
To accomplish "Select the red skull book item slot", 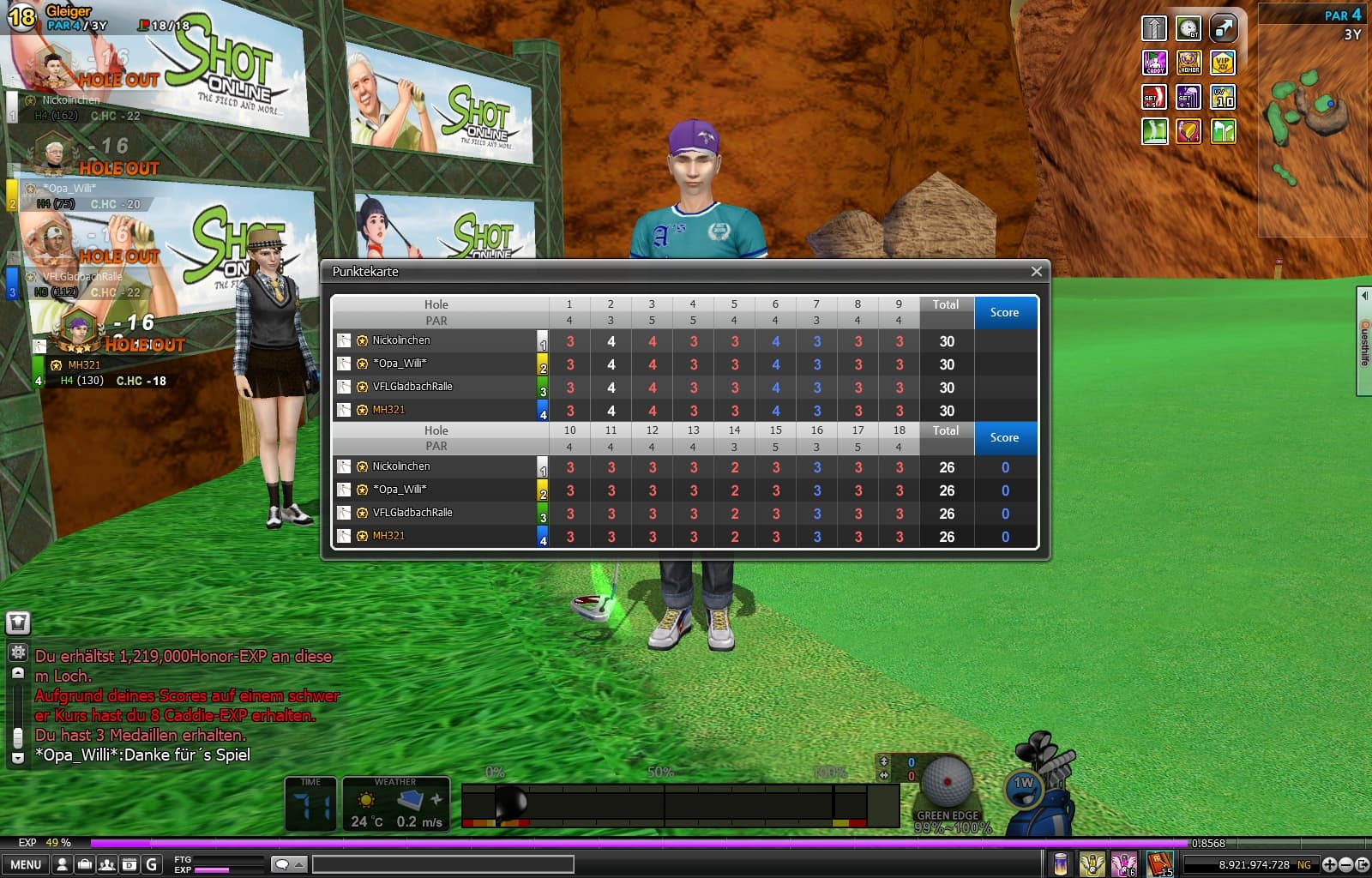I will pyautogui.click(x=1159, y=863).
